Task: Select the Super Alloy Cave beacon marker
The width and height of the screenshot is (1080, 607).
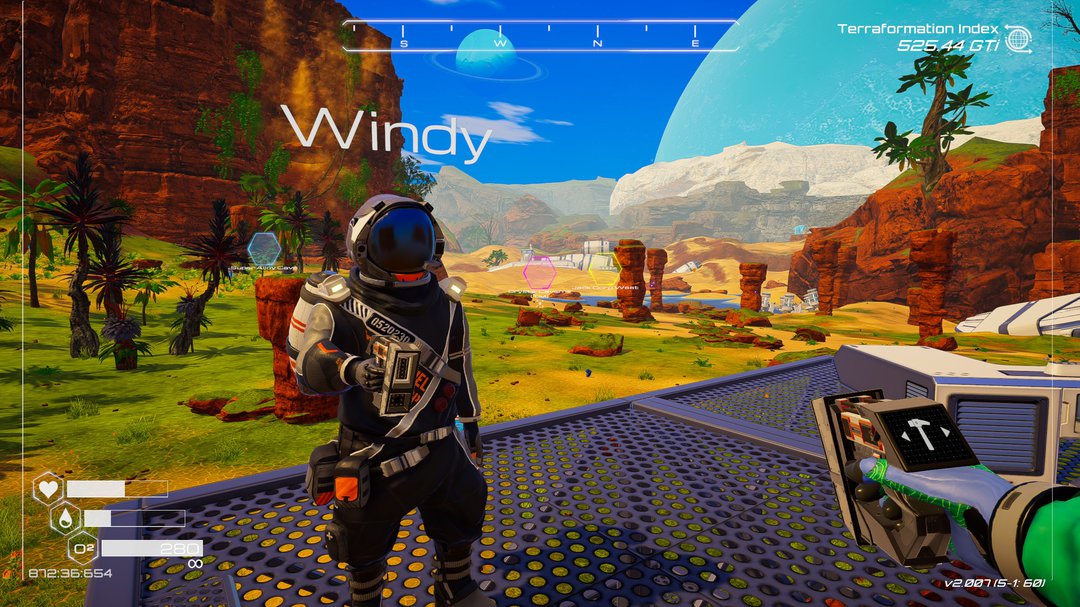Action: click(264, 248)
